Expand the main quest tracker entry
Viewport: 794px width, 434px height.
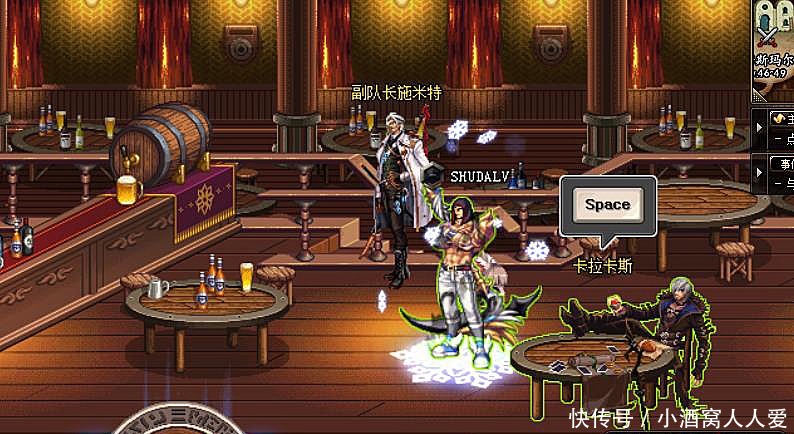[x=759, y=128]
